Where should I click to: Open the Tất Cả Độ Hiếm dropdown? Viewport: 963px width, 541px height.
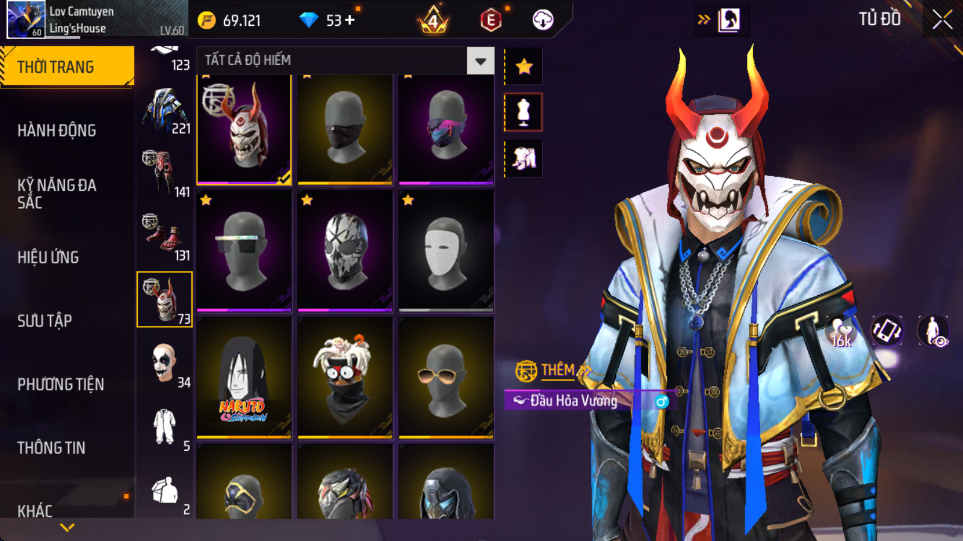click(x=481, y=61)
